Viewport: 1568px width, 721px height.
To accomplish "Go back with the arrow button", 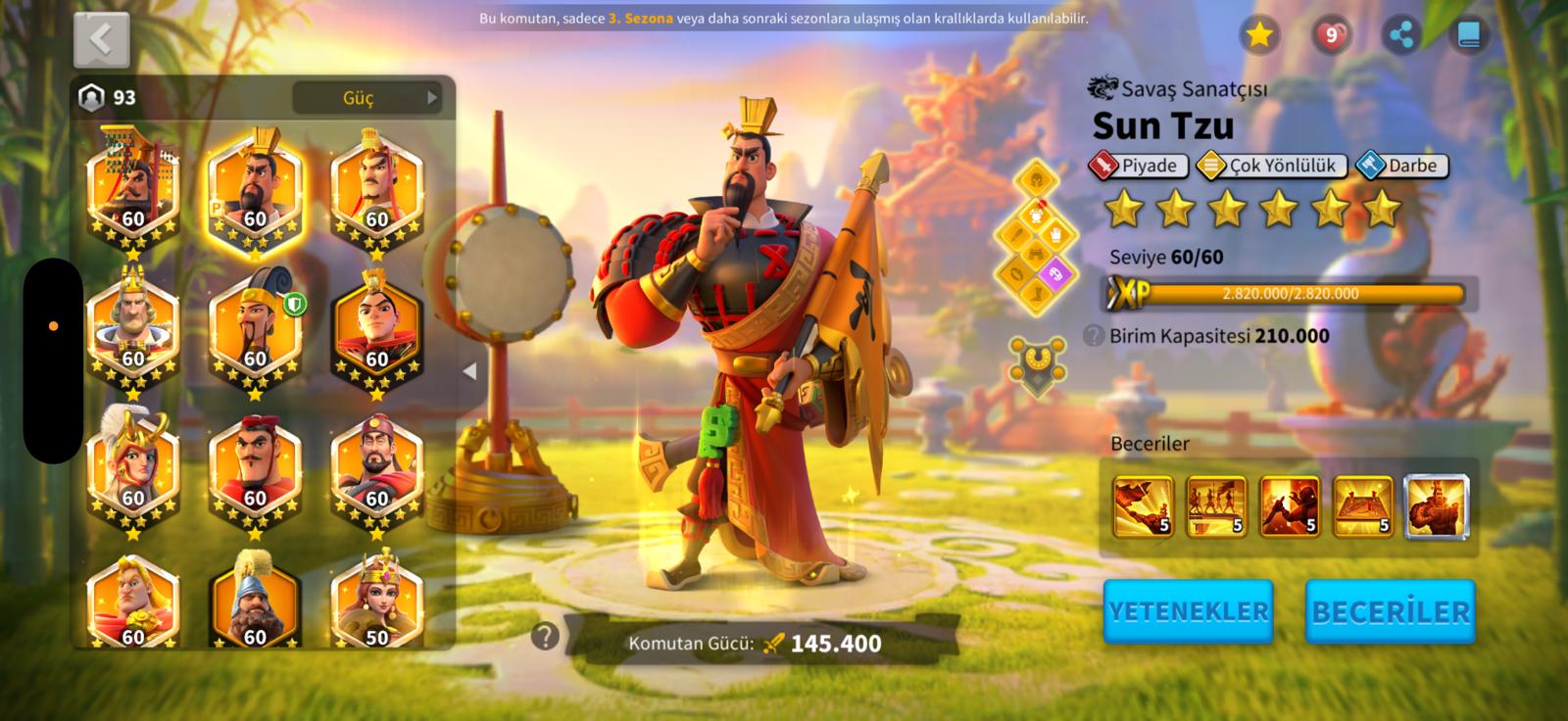I will coord(101,39).
